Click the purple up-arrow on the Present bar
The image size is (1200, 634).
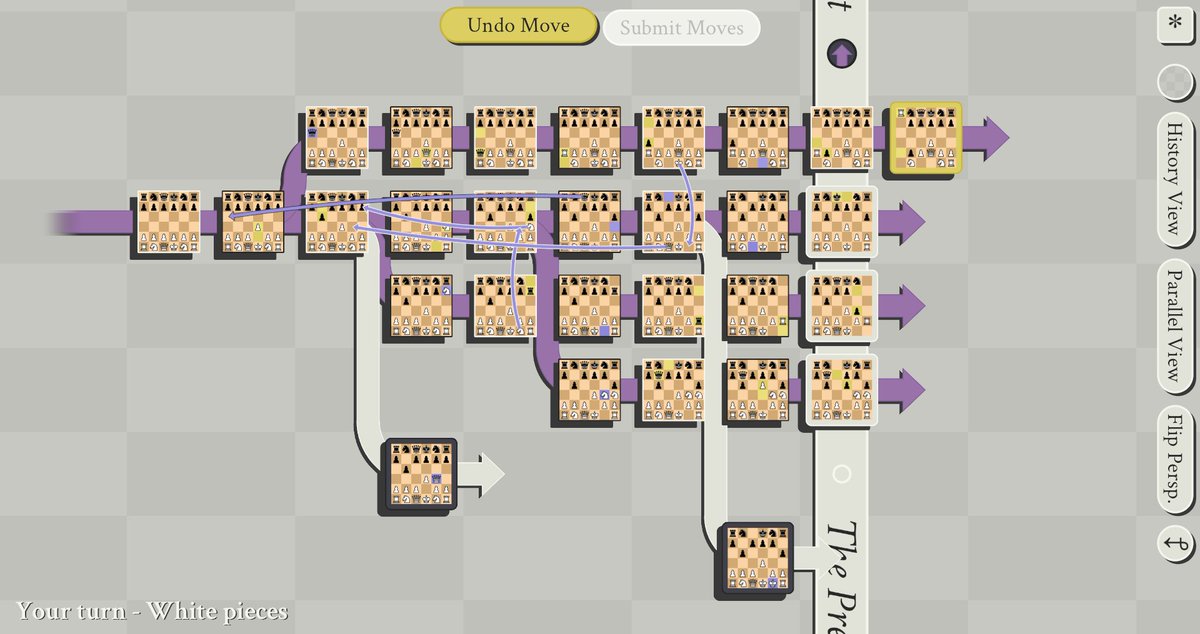pyautogui.click(x=842, y=54)
